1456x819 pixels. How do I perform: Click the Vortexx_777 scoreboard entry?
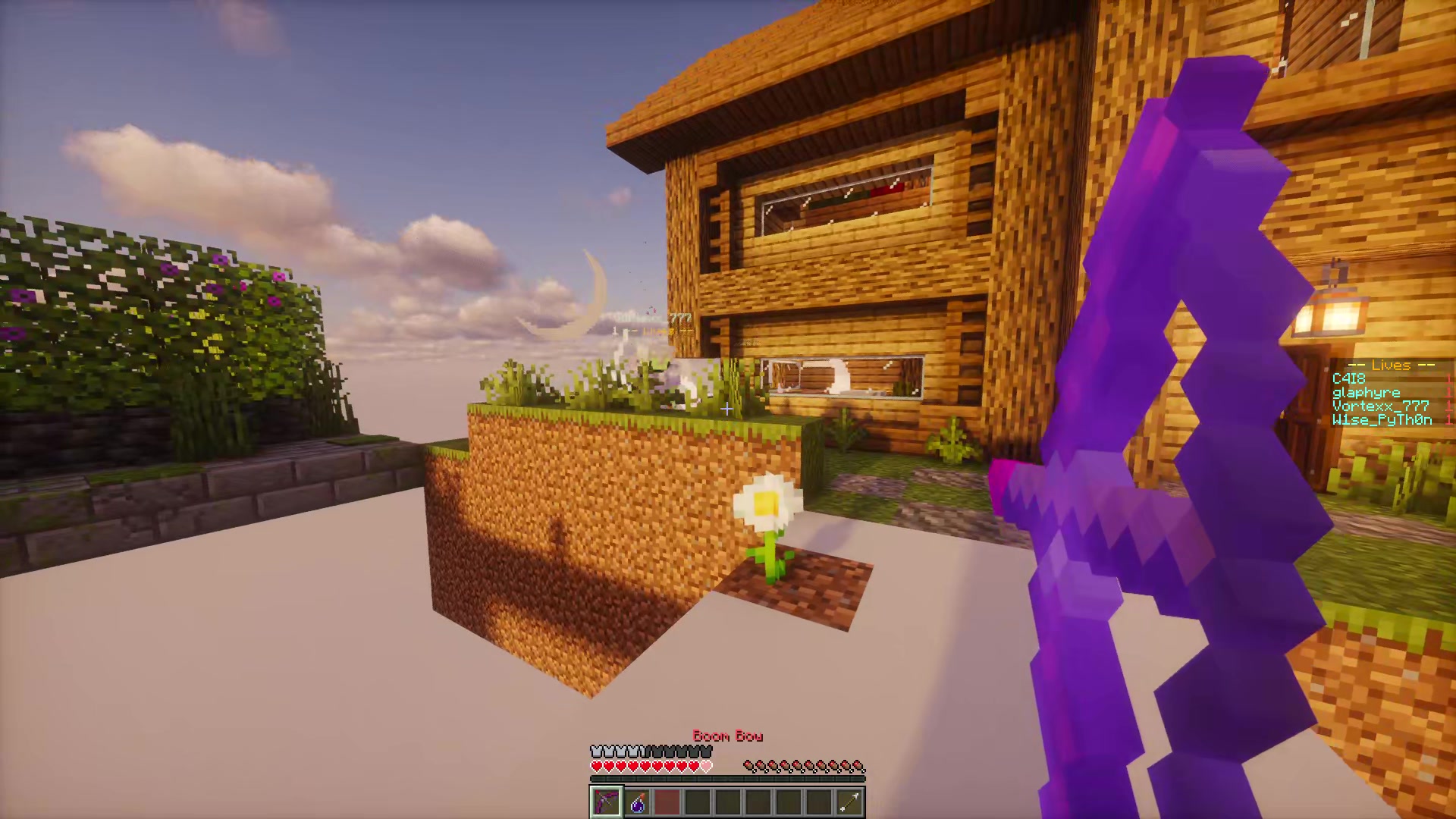[1380, 406]
